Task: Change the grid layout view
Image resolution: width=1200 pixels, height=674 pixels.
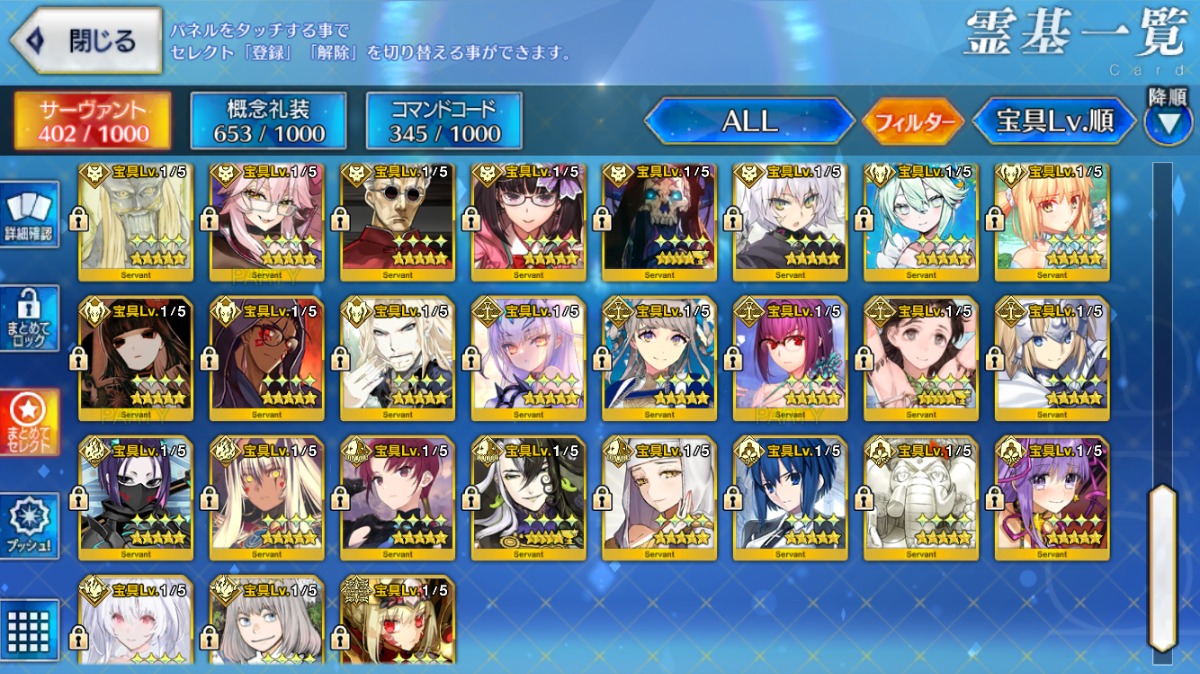Action: (29, 629)
